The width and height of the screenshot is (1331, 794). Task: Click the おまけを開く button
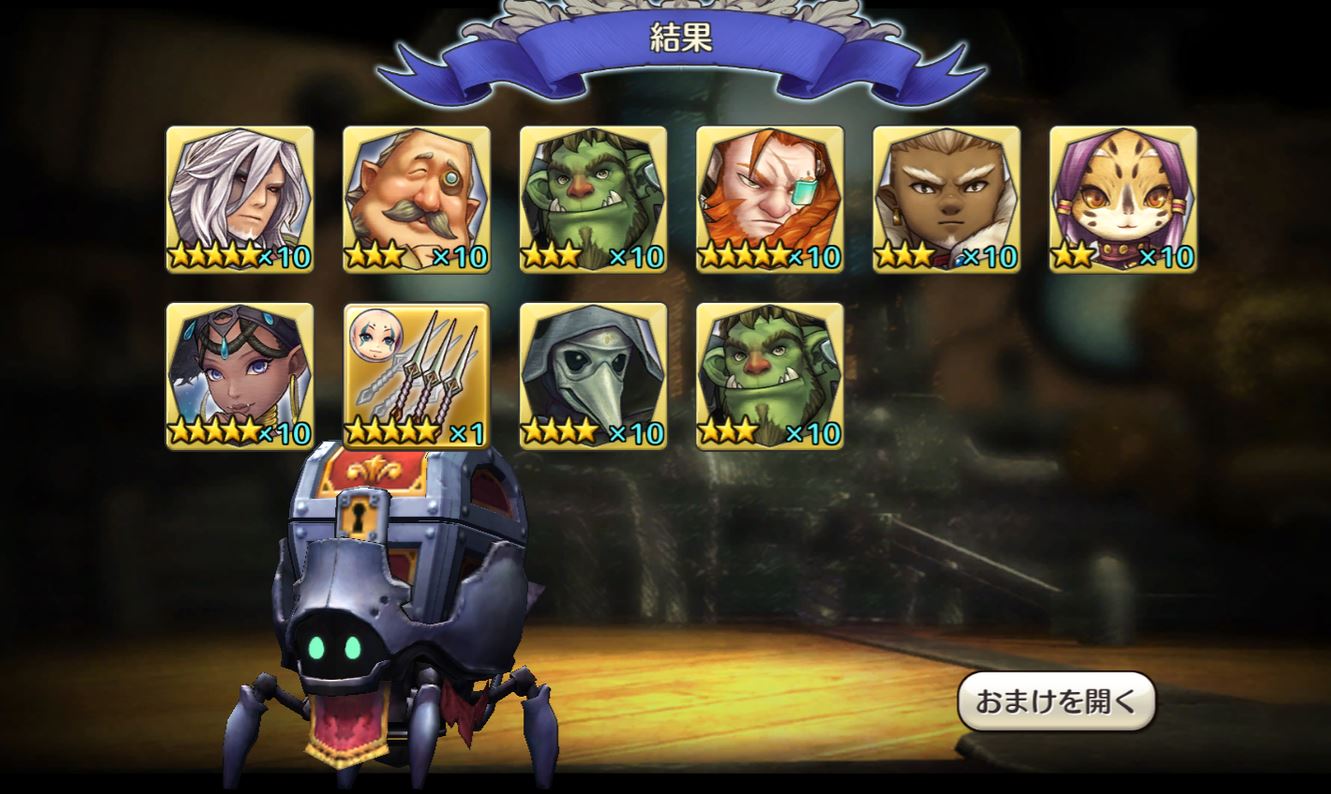[1056, 701]
